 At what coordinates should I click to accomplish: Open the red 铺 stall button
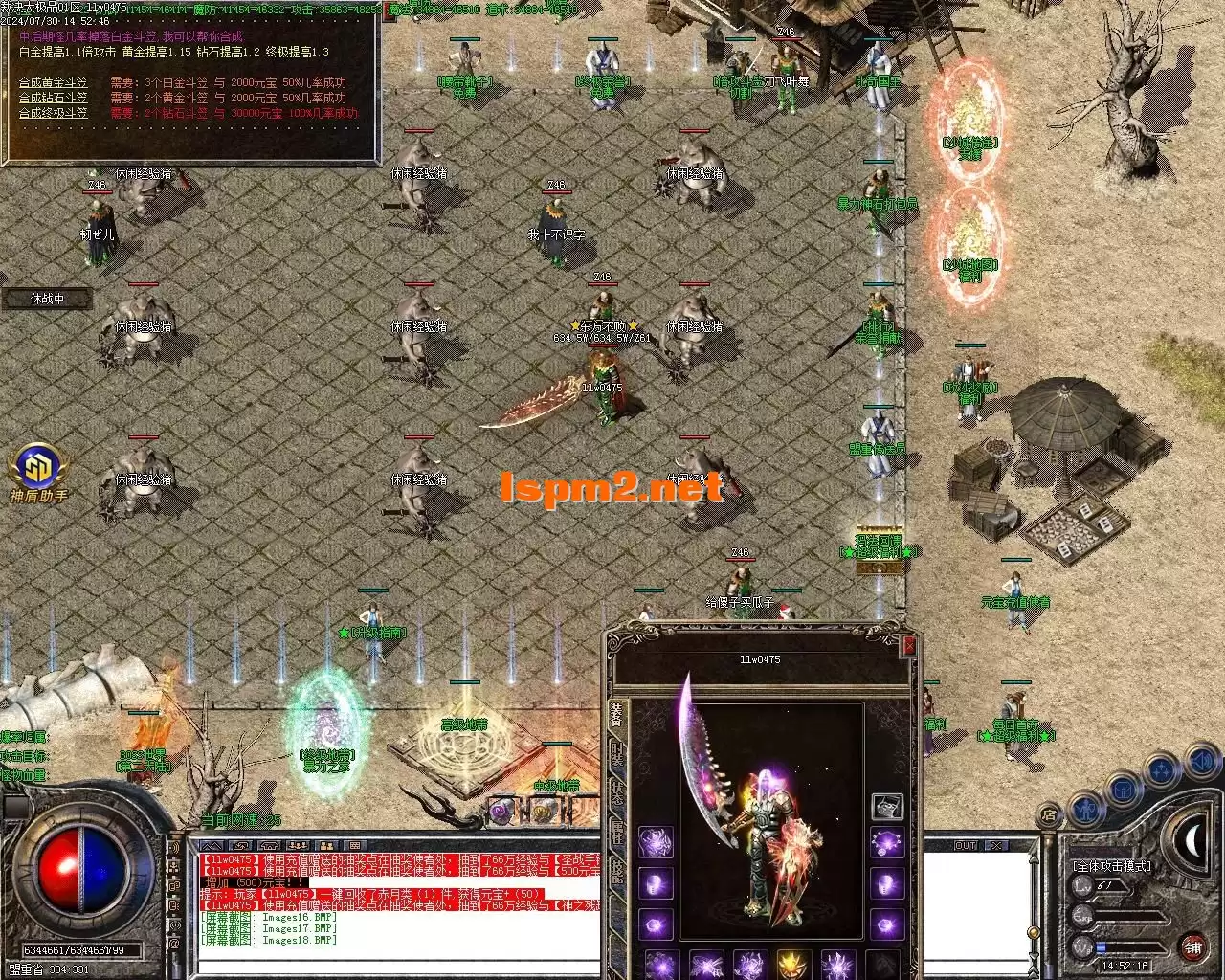coord(1192,947)
